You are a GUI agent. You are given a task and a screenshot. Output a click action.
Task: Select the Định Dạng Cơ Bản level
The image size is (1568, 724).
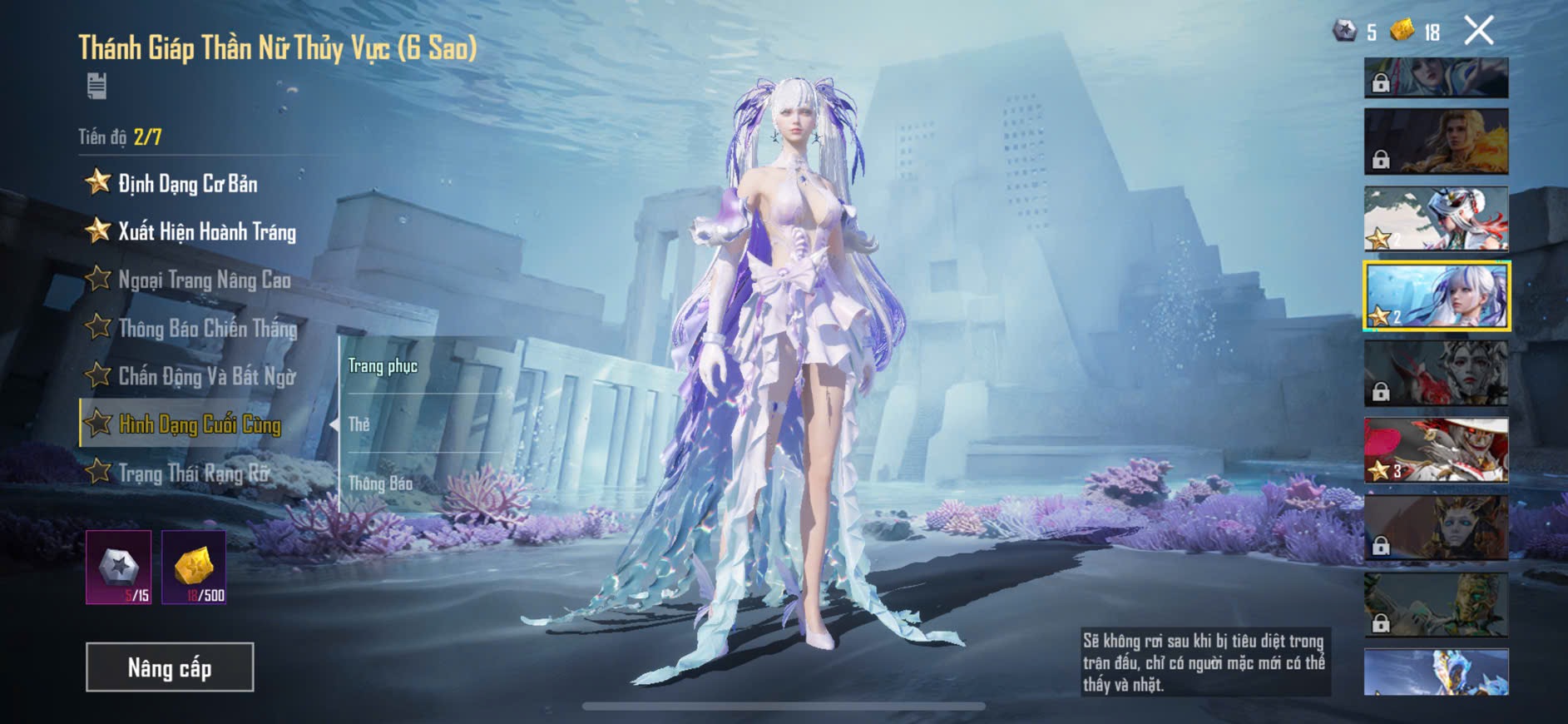(x=187, y=184)
